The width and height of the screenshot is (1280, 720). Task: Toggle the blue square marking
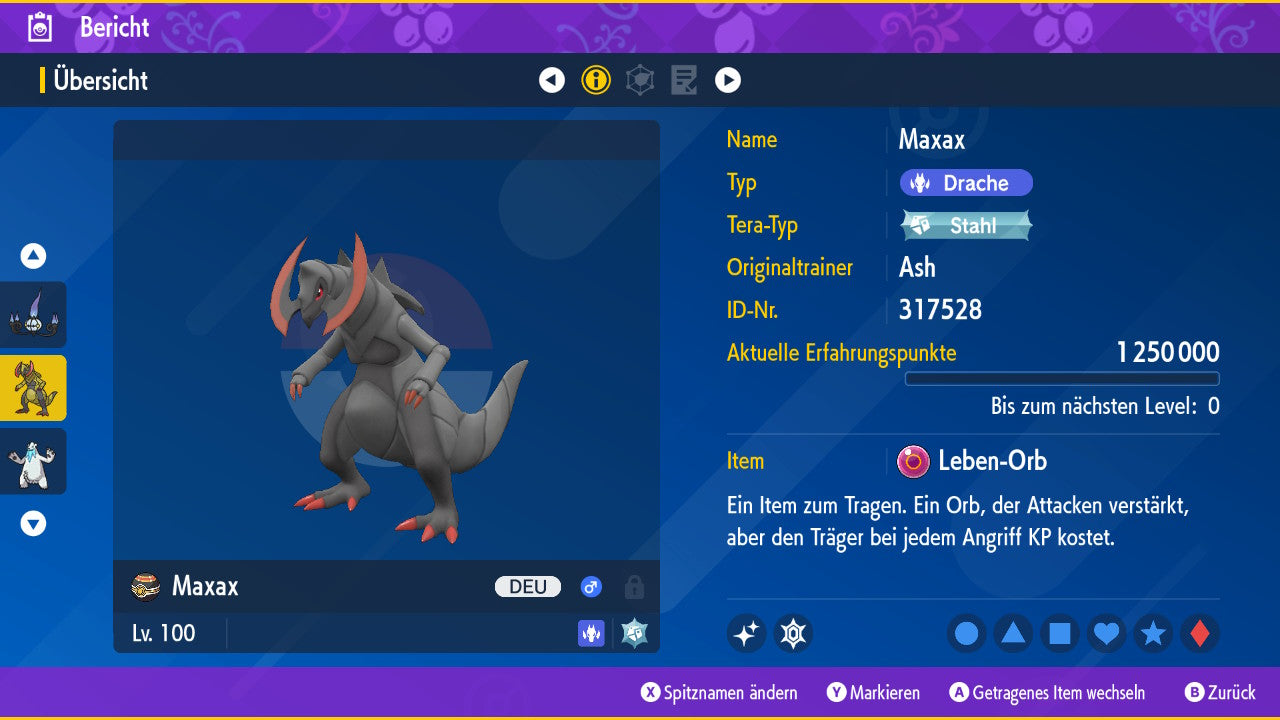coord(1060,633)
